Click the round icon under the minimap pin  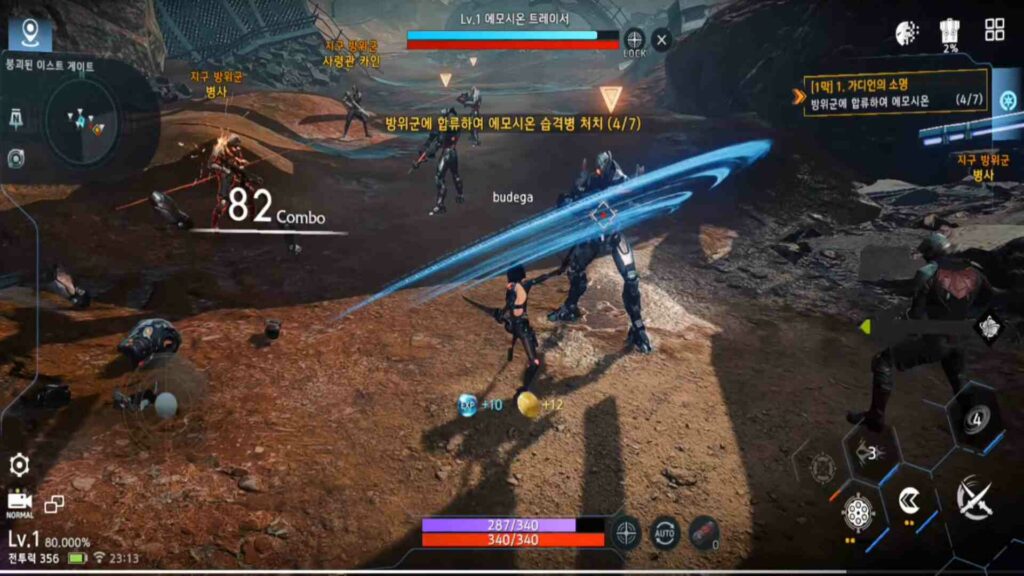pos(17,157)
